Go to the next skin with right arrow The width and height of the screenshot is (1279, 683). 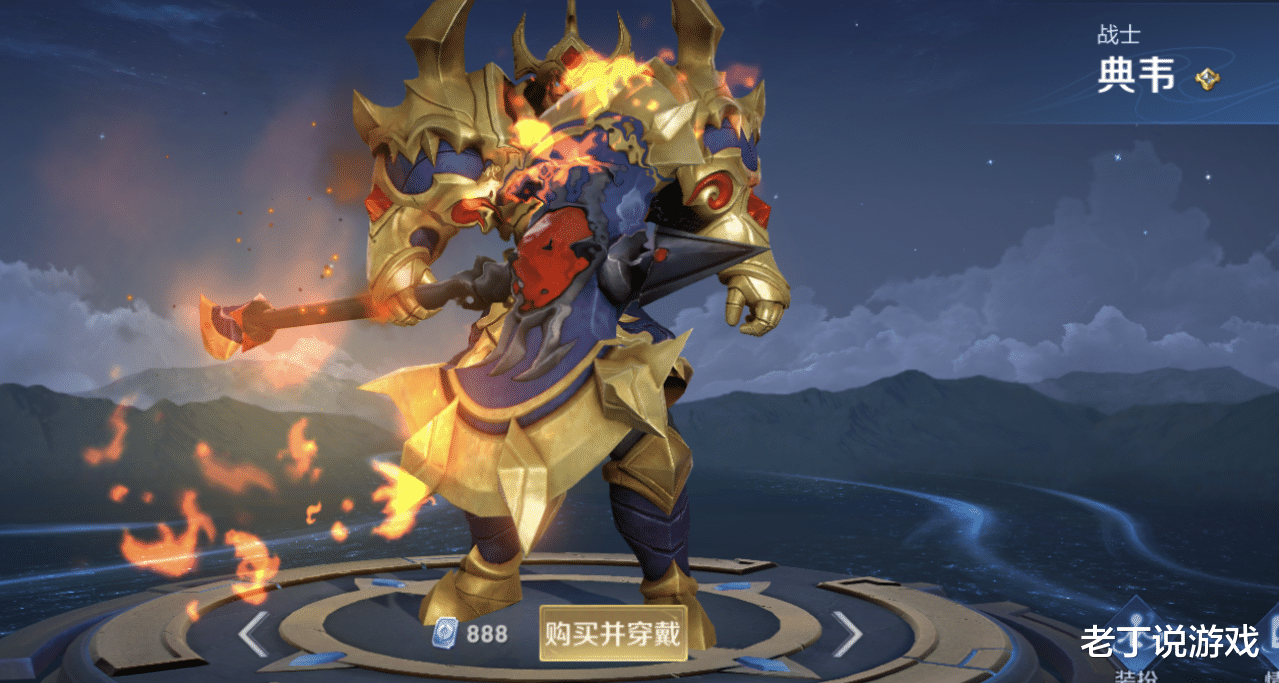[x=846, y=634]
